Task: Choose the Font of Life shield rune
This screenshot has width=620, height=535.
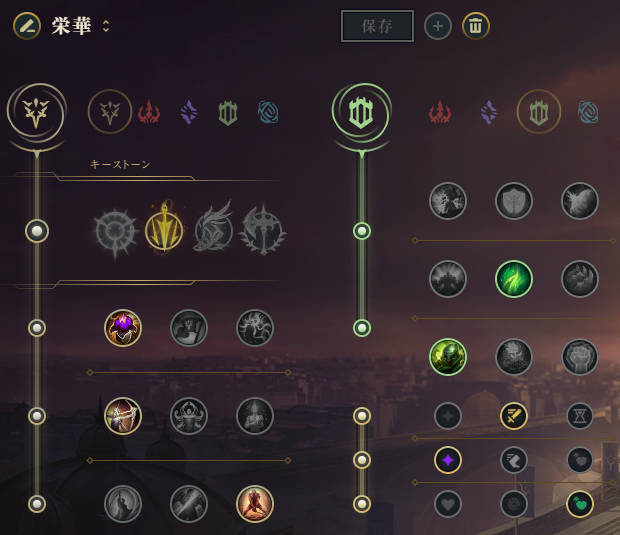Action: click(514, 201)
